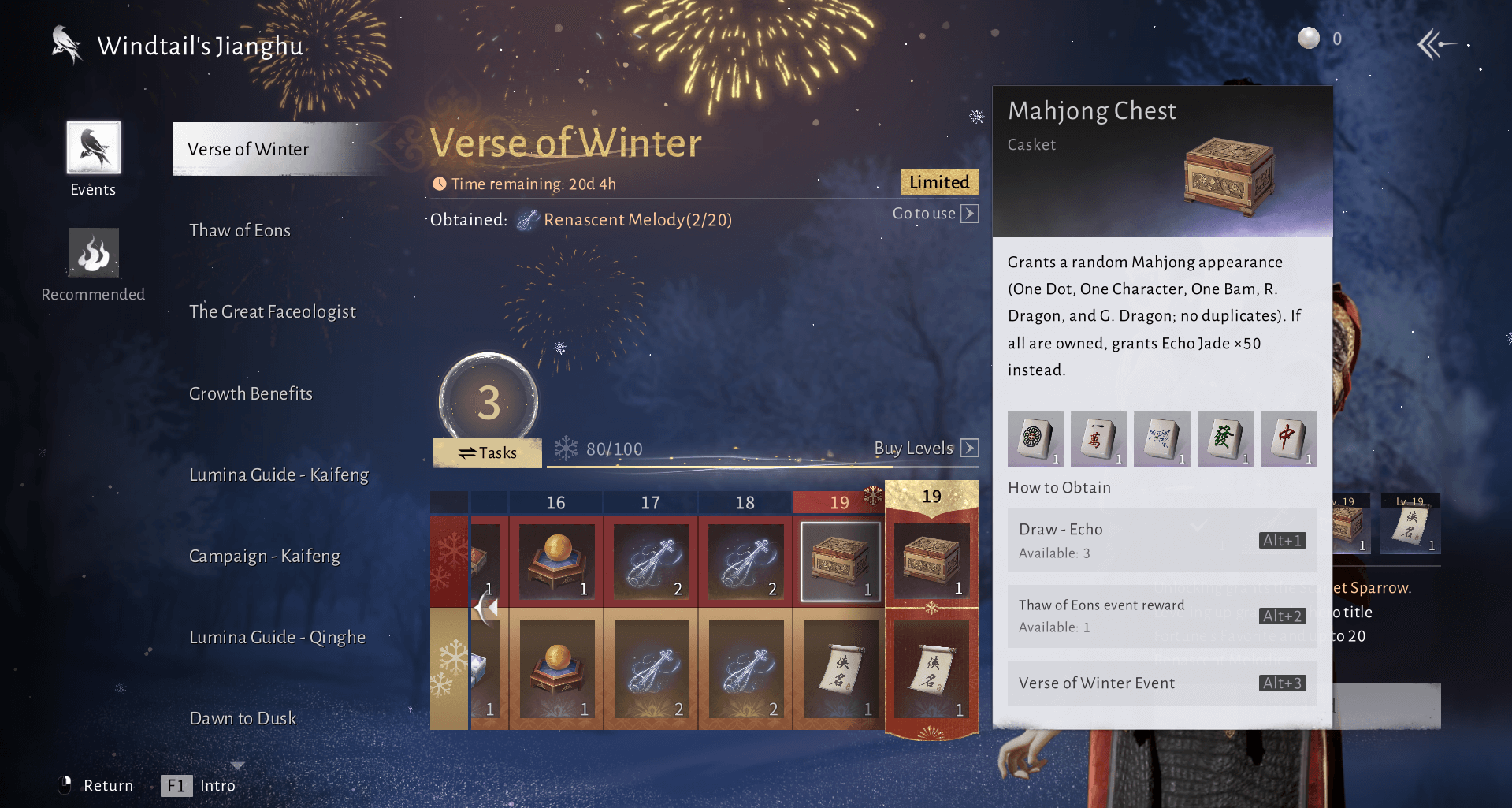The height and width of the screenshot is (808, 1512).
Task: Select Campaign - Kaifeng entry
Action: (265, 556)
